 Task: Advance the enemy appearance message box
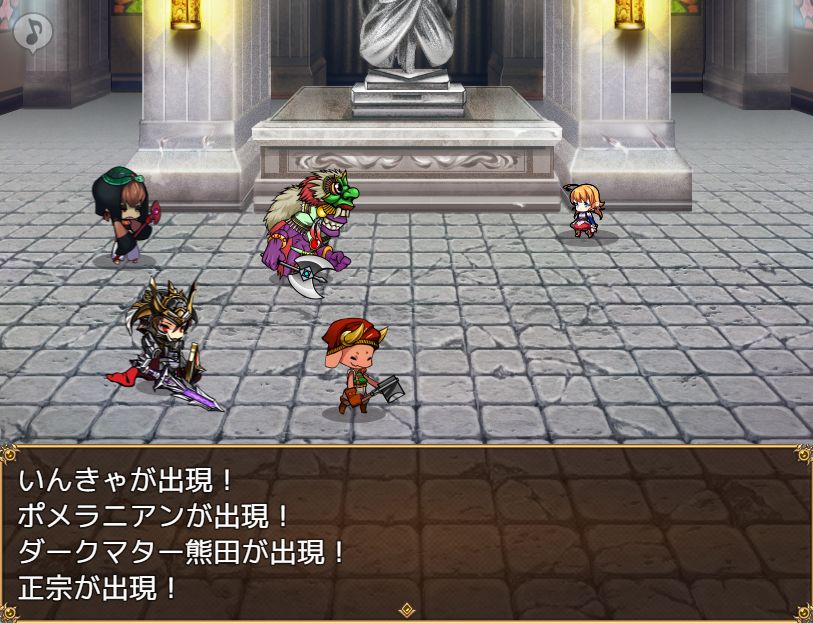406,532
